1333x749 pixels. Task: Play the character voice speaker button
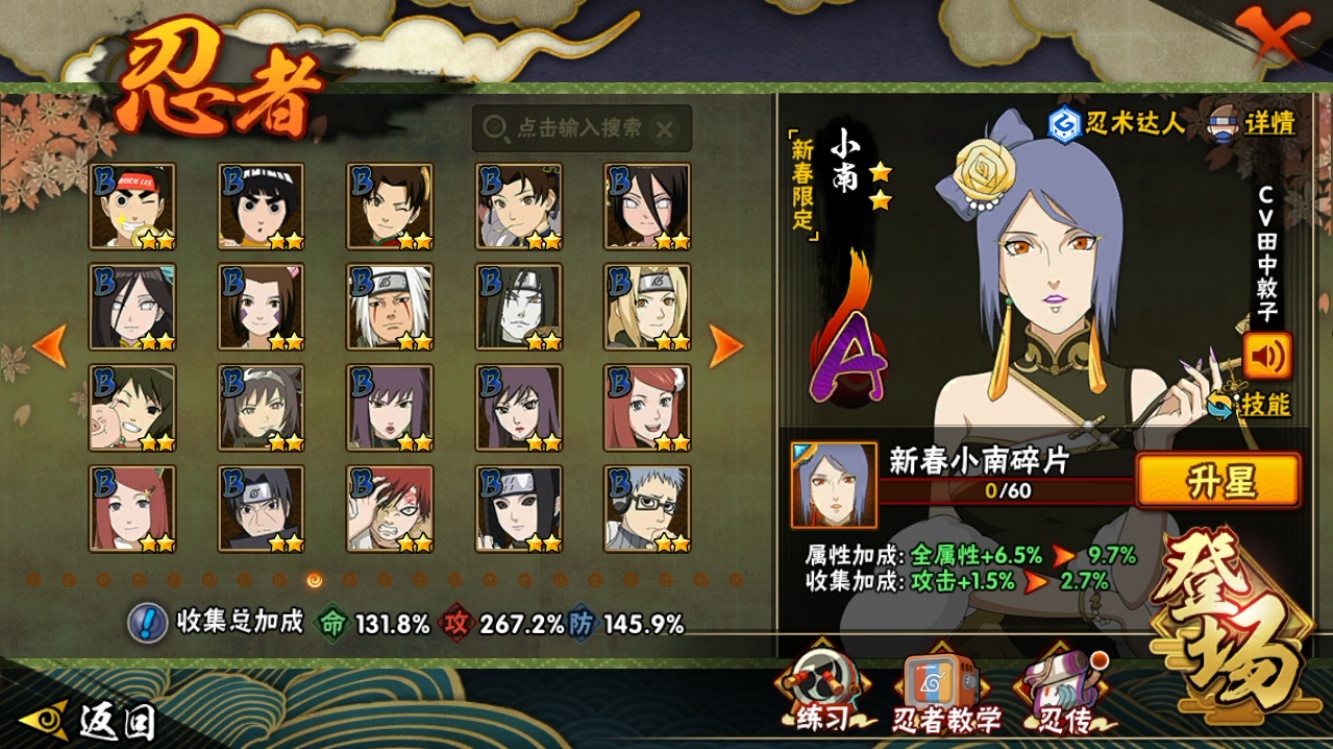1267,355
